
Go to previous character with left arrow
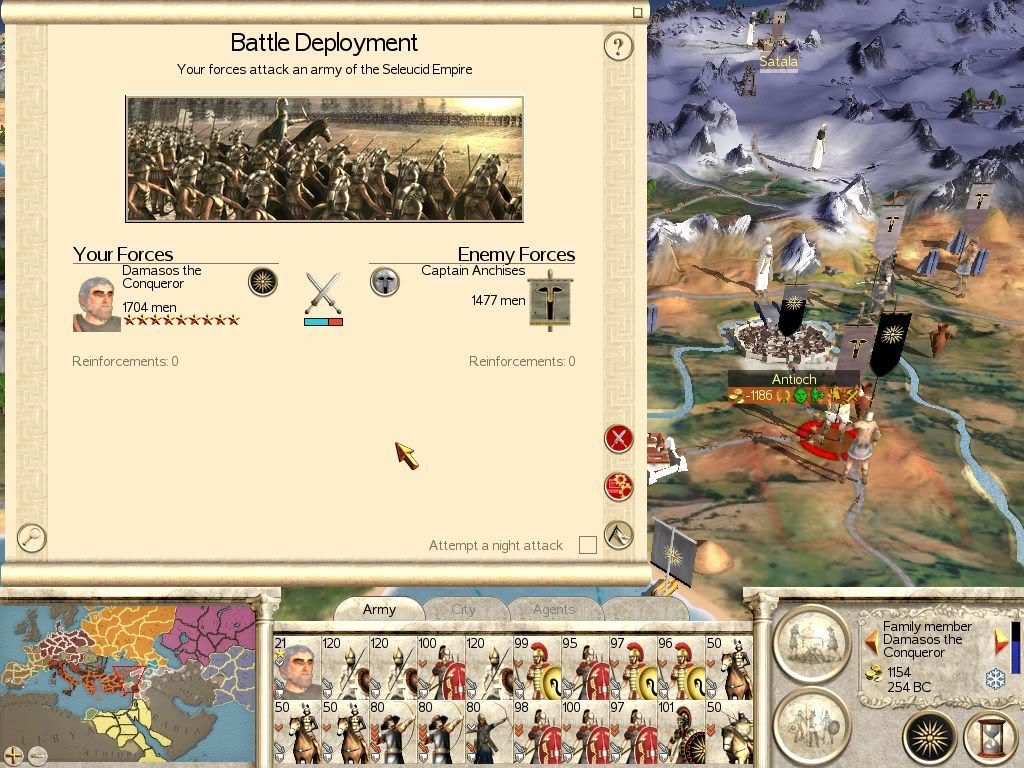pos(871,641)
